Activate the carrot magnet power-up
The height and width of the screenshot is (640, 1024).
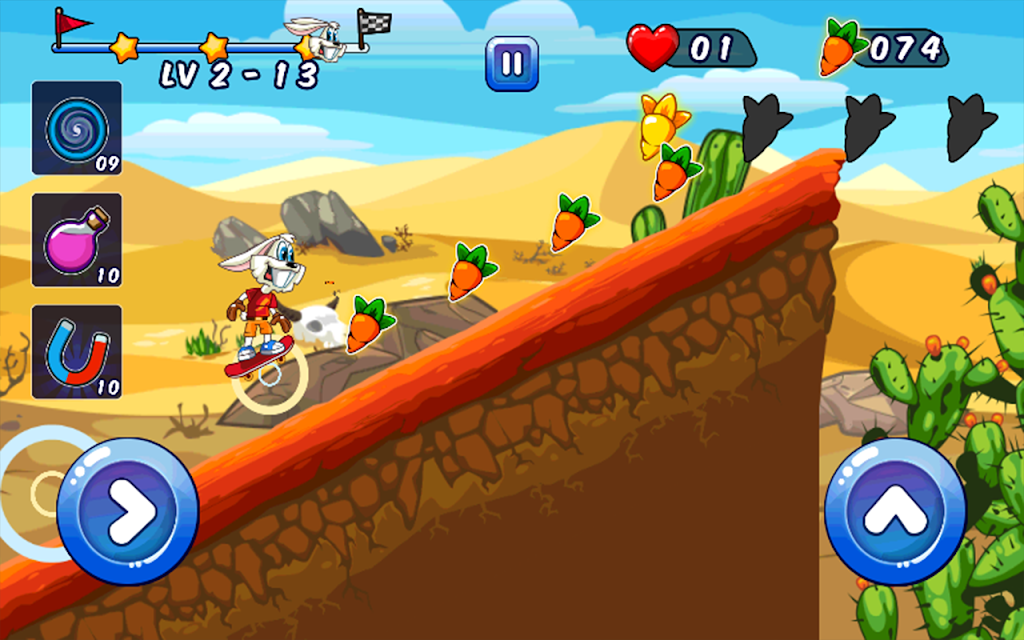(77, 352)
